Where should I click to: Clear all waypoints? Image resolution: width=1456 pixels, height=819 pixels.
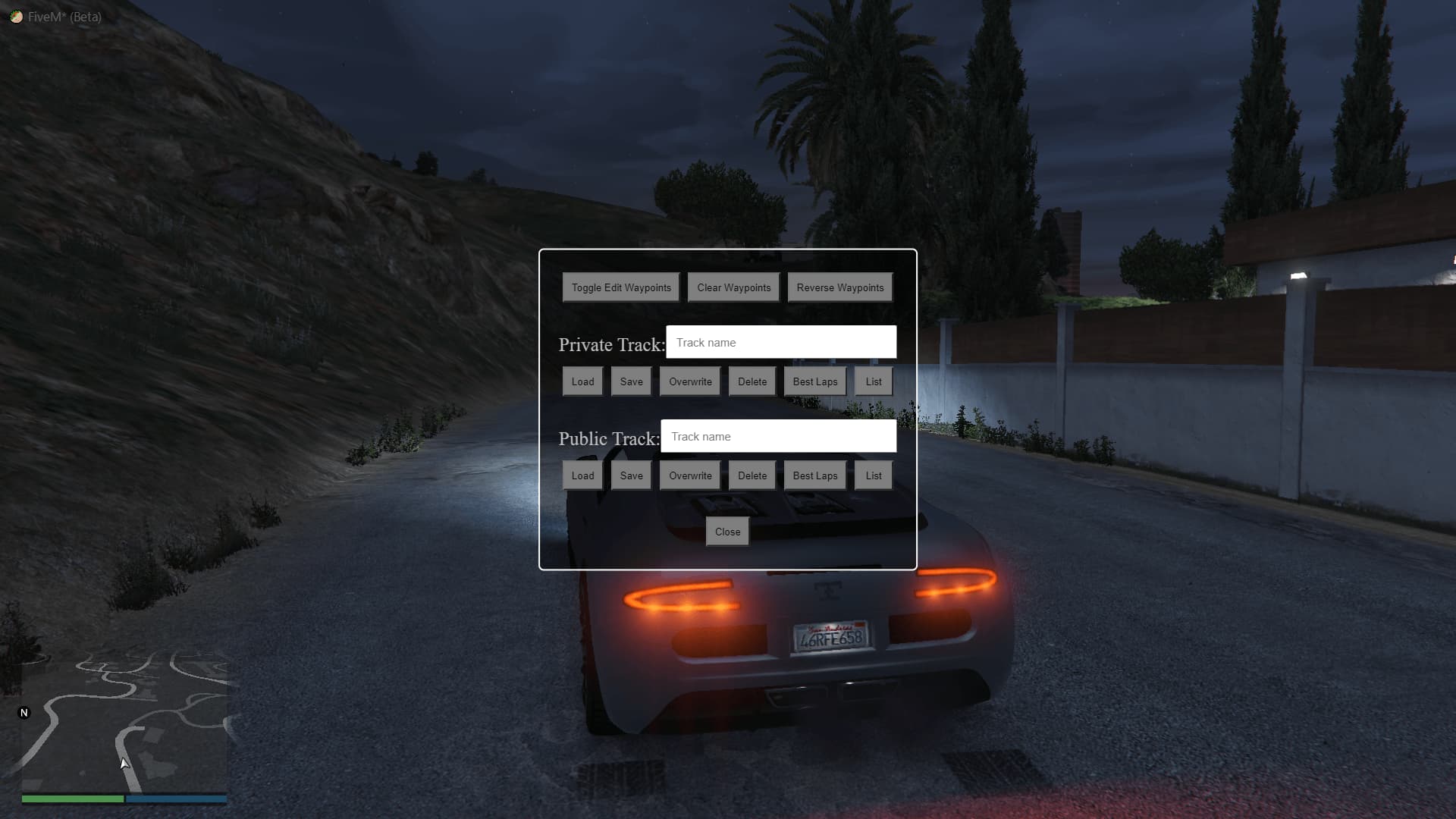733,287
